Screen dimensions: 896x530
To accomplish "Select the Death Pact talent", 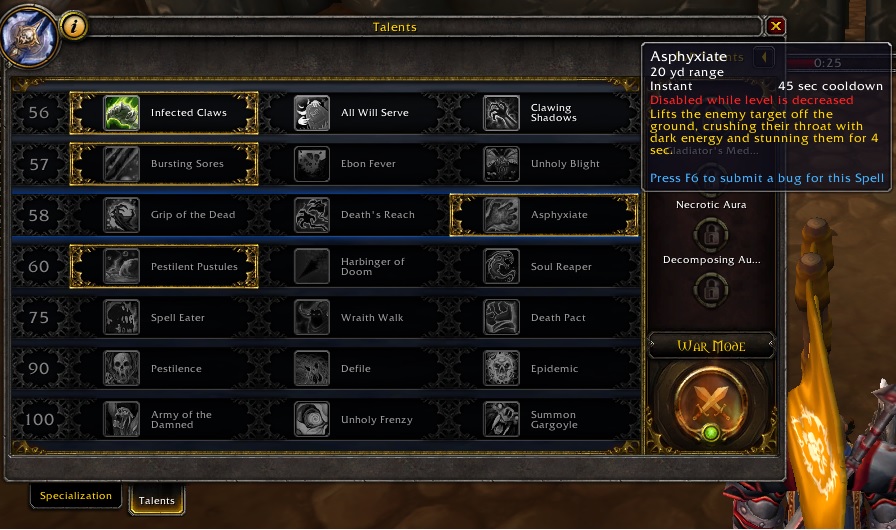I will click(x=544, y=318).
